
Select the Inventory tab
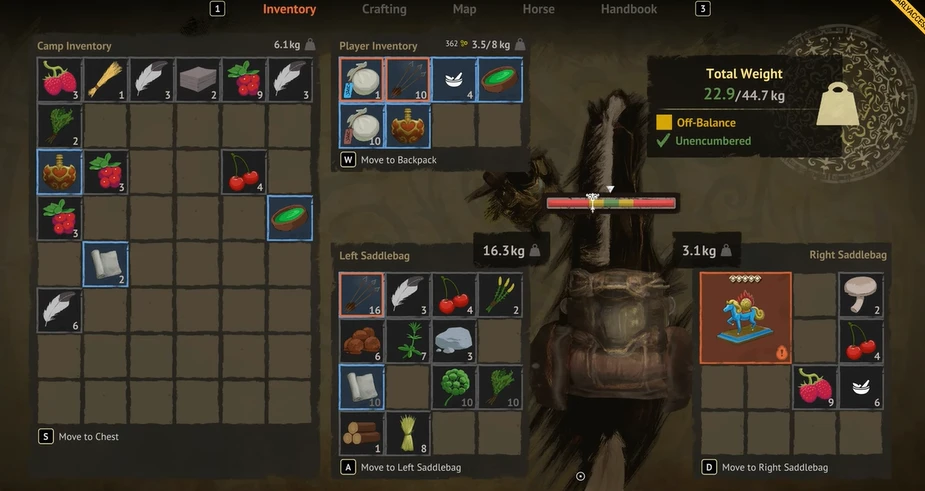[x=289, y=9]
